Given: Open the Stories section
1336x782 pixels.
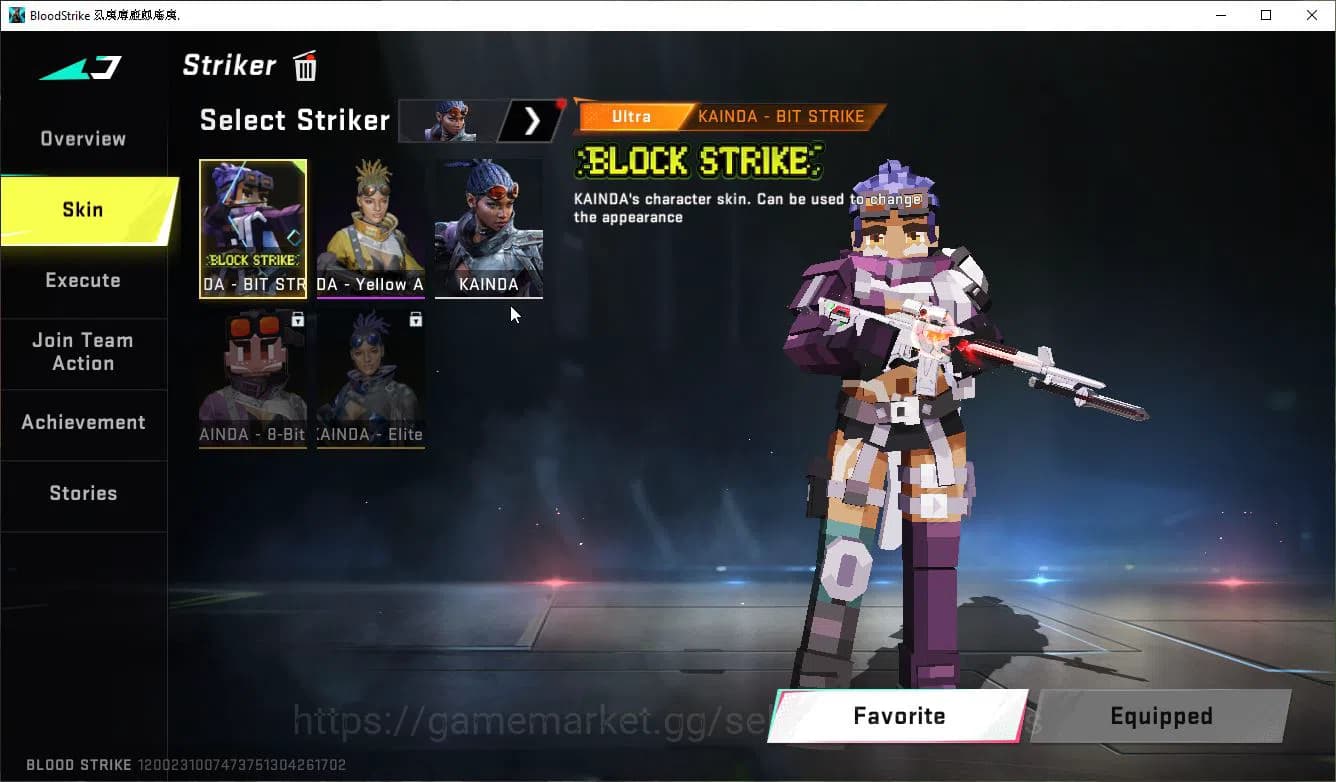Looking at the screenshot, I should pyautogui.click(x=83, y=493).
